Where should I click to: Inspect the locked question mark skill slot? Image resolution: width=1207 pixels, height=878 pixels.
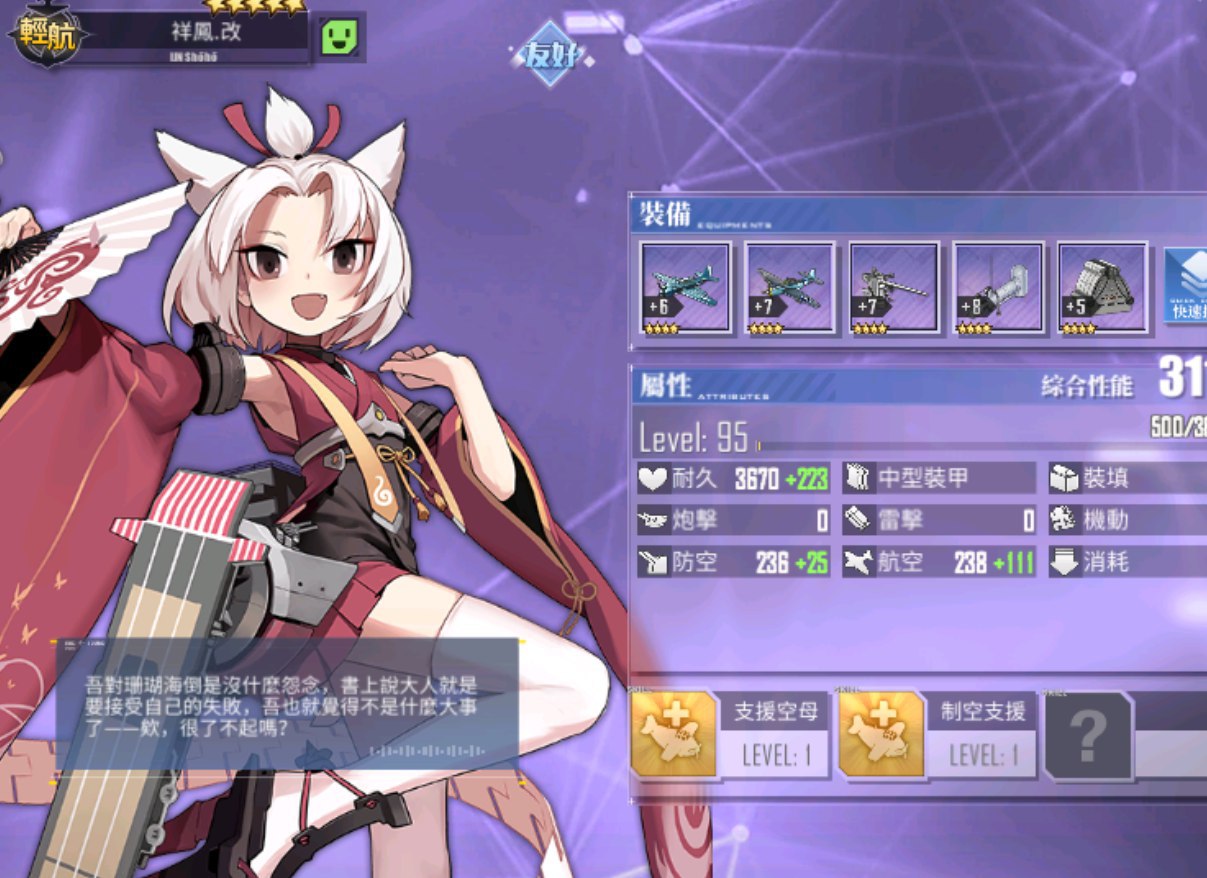click(1088, 736)
